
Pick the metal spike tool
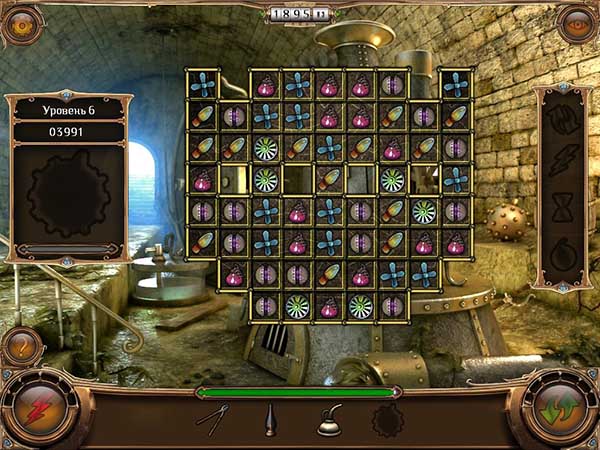pos(270,419)
